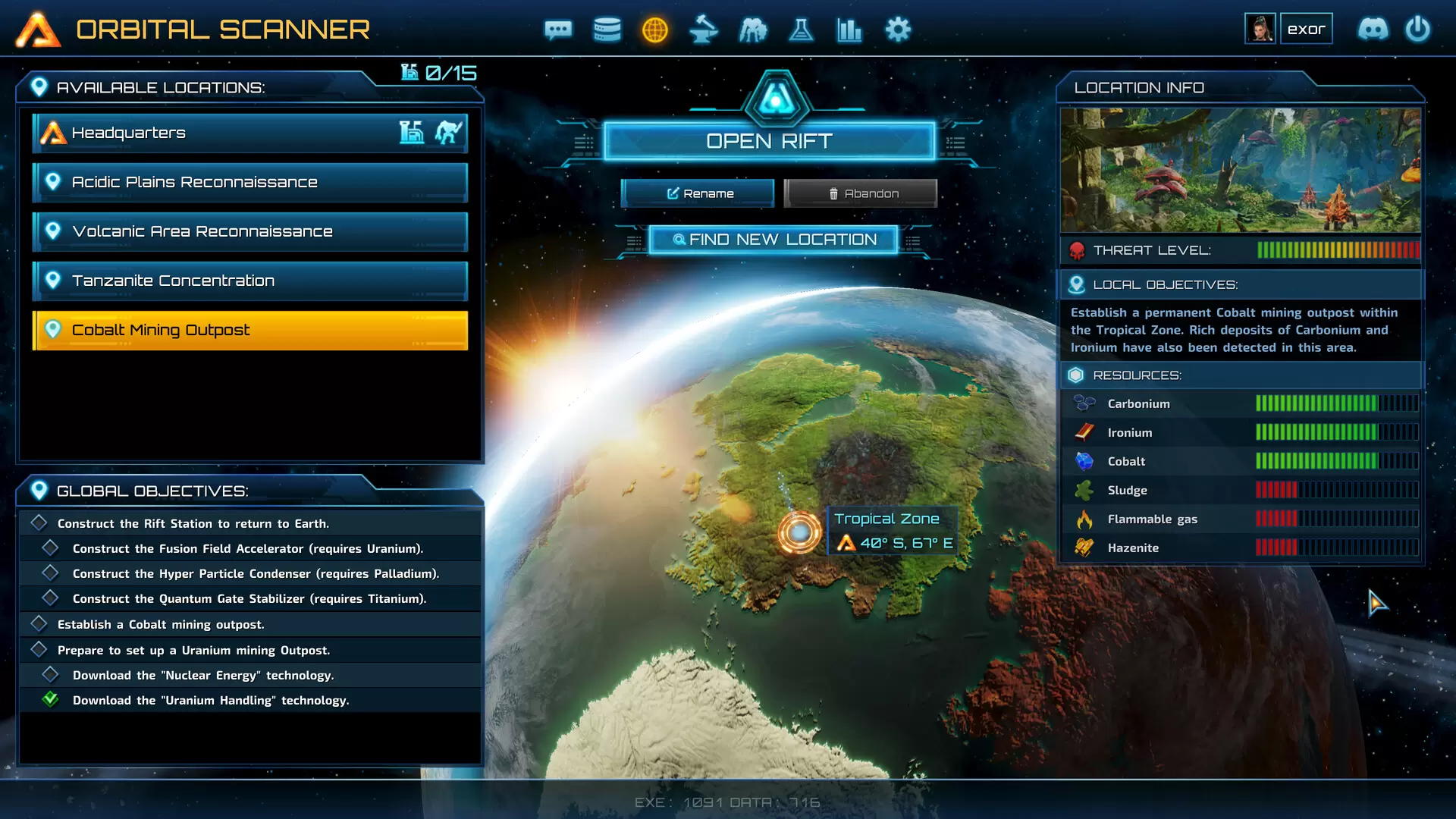The width and height of the screenshot is (1456, 819).
Task: Click the power quit button
Action: click(x=1417, y=29)
